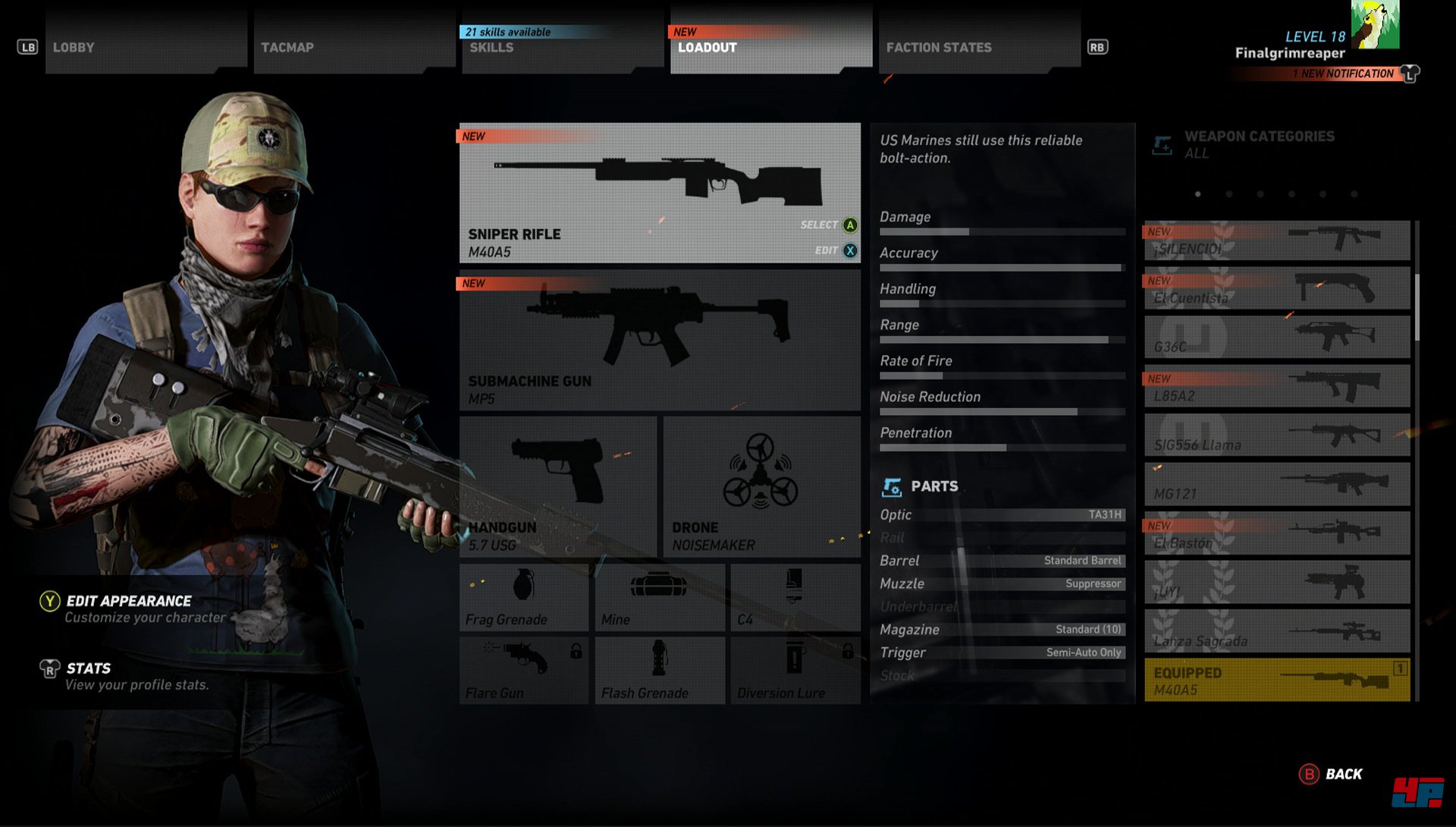
Task: Select the L85A2 weapon entry
Action: coord(1277,386)
